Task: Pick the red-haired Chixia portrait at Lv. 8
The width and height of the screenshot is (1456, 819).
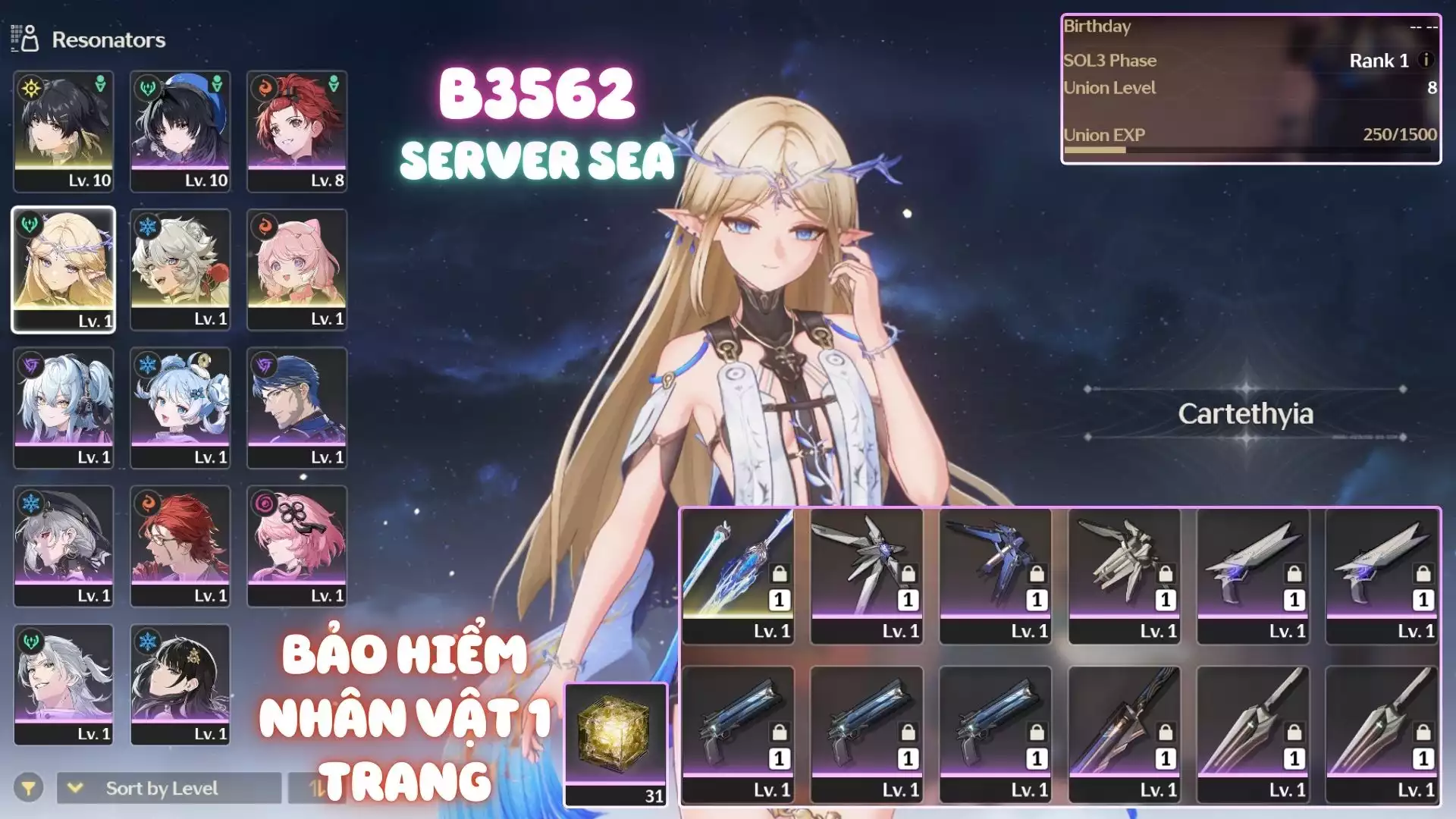Action: click(x=297, y=130)
